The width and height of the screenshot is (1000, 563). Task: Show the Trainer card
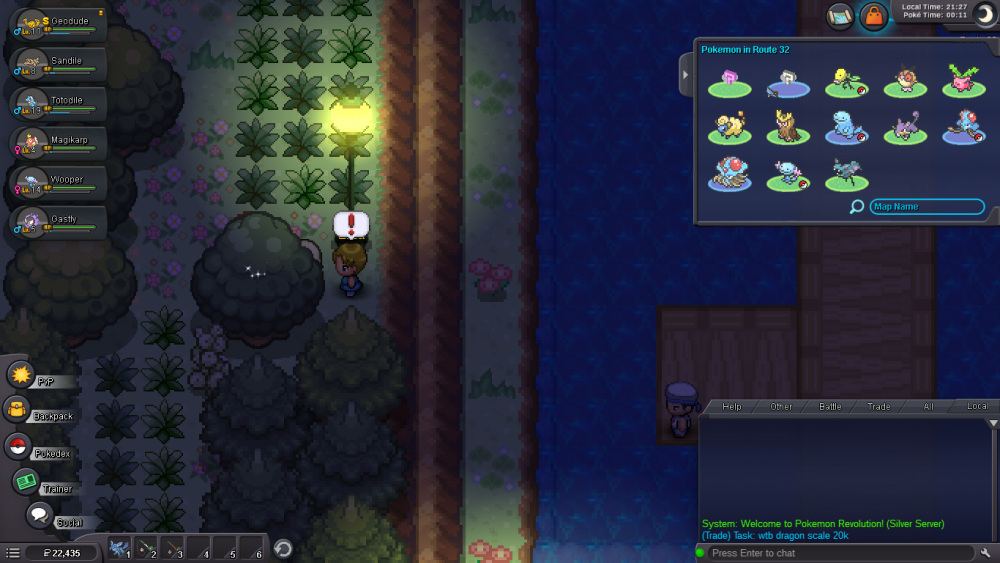pos(27,482)
